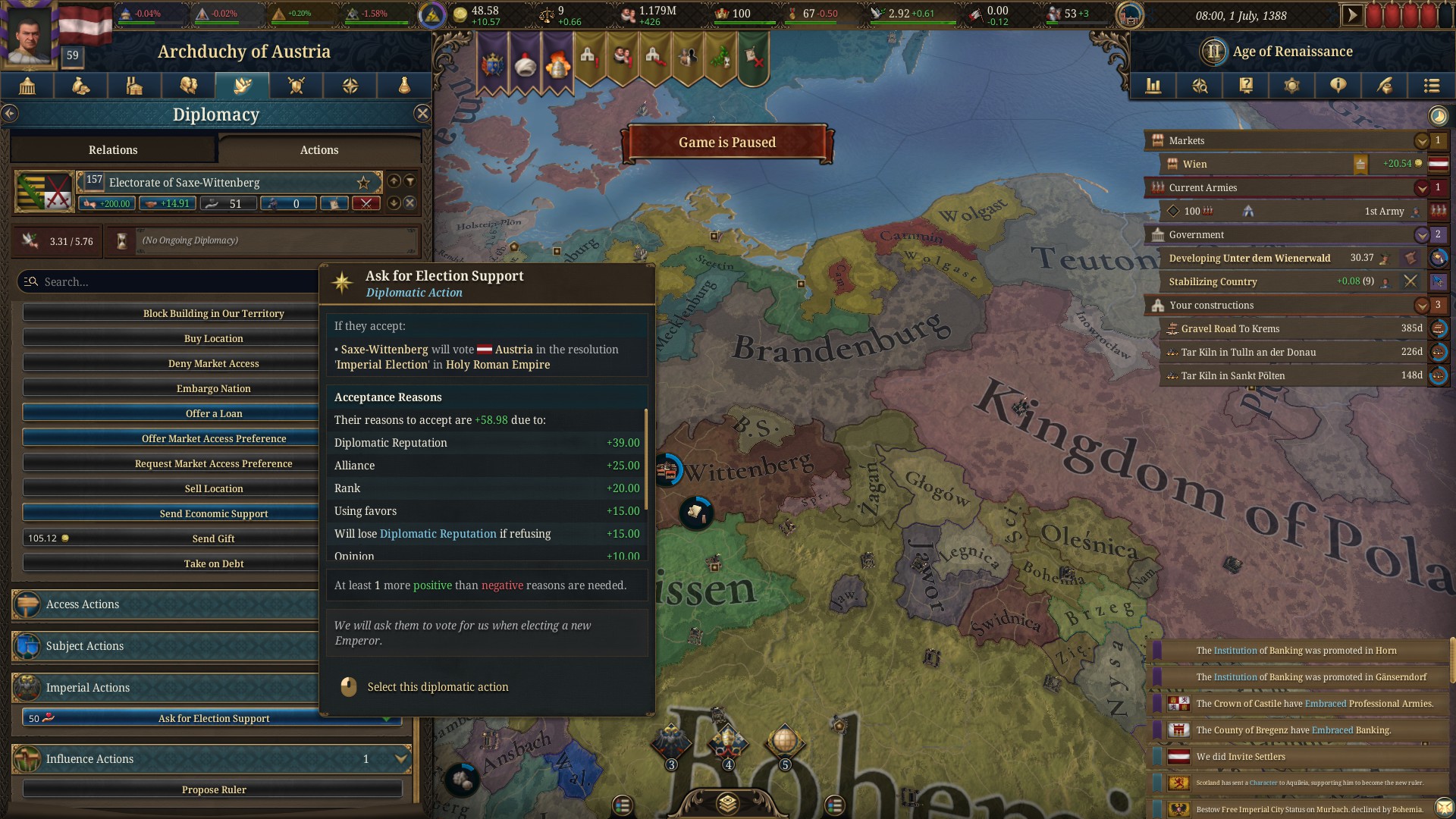Toggle the favorite star for Saxe-Wittenberg
Viewport: 1456px width, 819px height.
click(363, 182)
